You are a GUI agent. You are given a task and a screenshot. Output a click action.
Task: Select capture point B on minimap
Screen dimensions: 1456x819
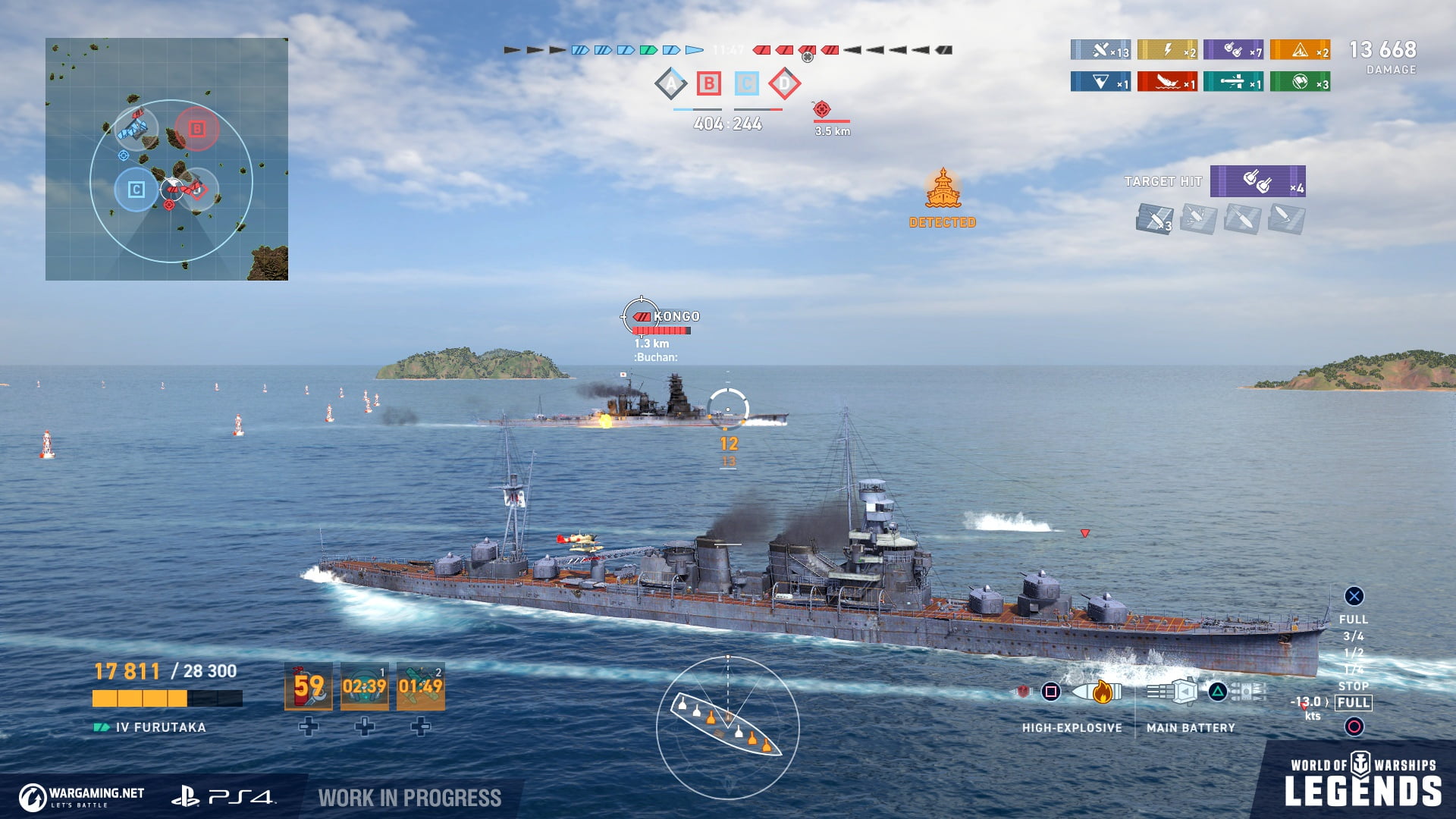tap(196, 129)
